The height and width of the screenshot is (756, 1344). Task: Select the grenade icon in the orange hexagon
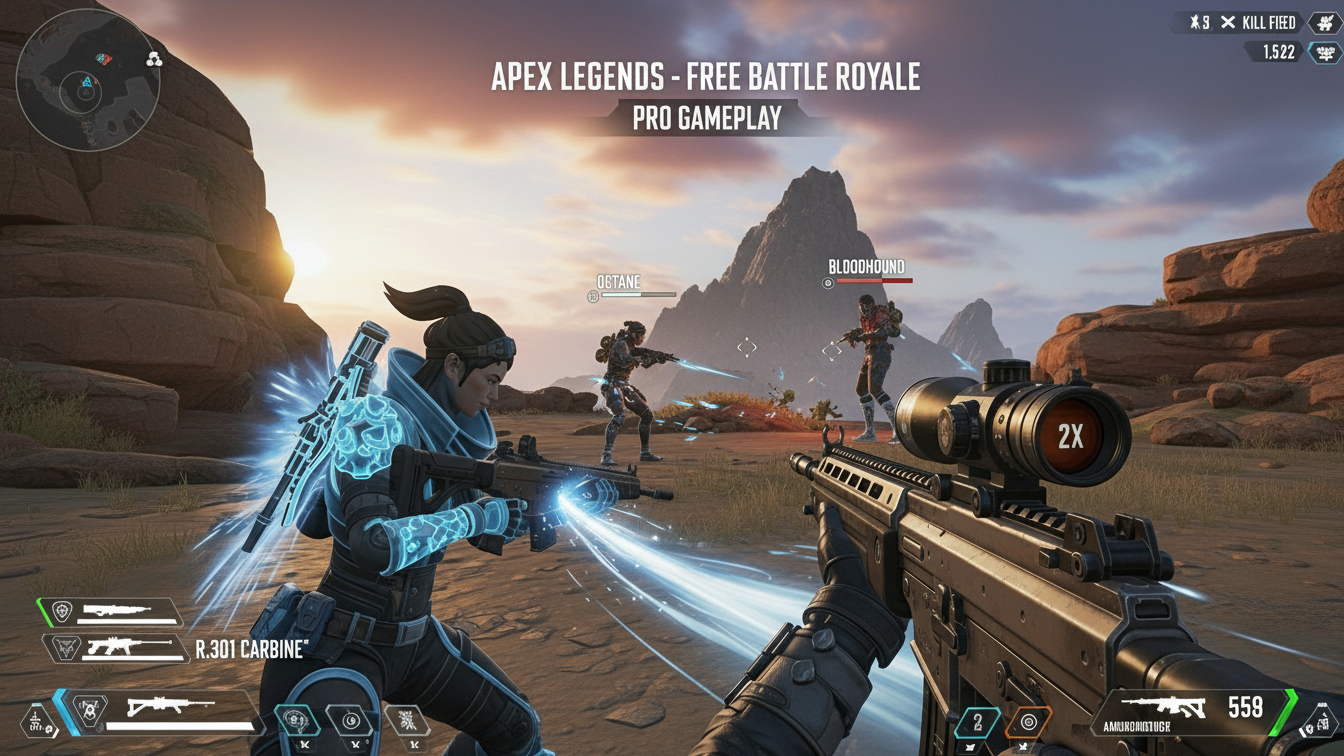point(1027,720)
